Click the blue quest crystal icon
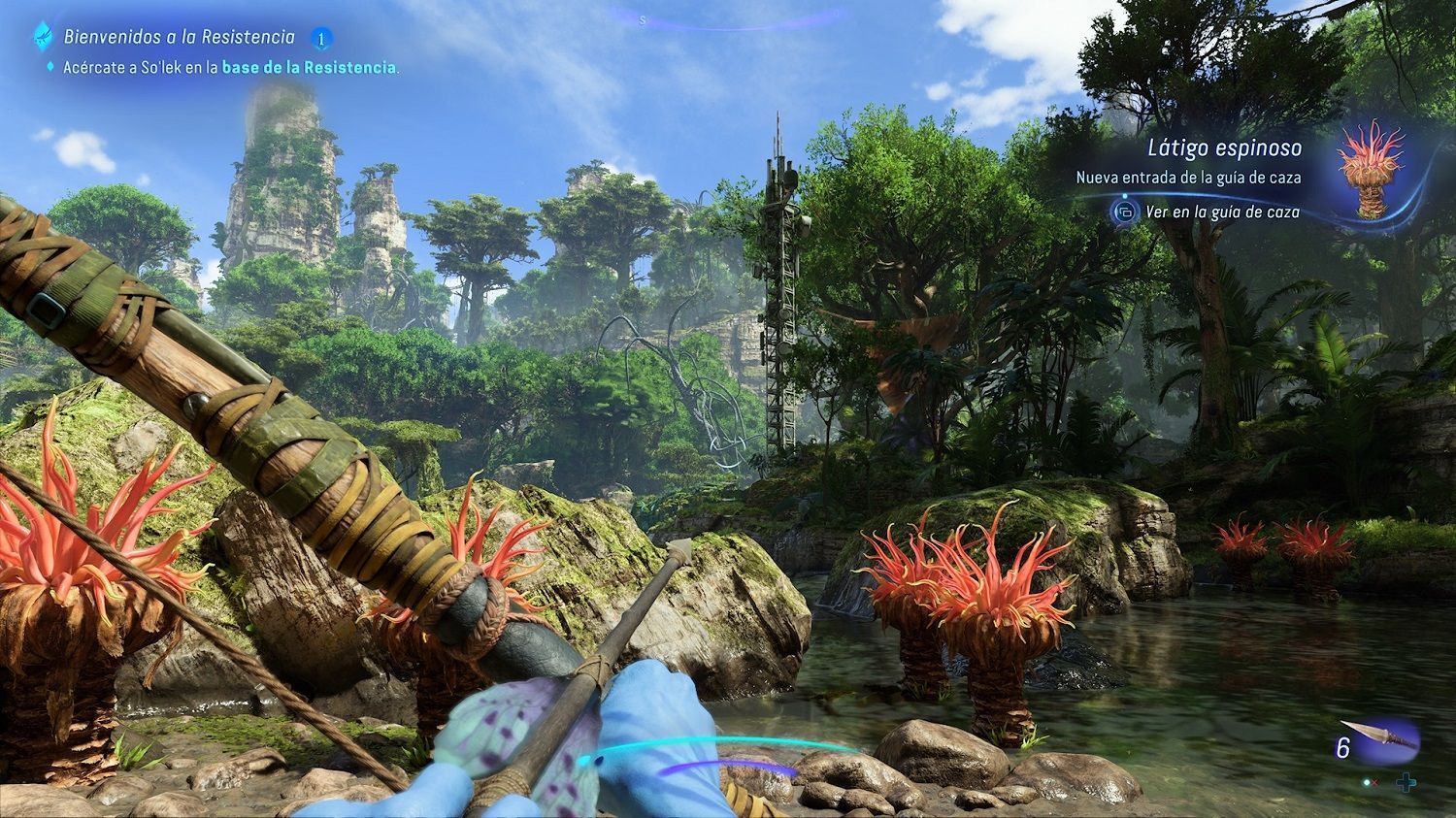The height and width of the screenshot is (818, 1456). point(44,37)
